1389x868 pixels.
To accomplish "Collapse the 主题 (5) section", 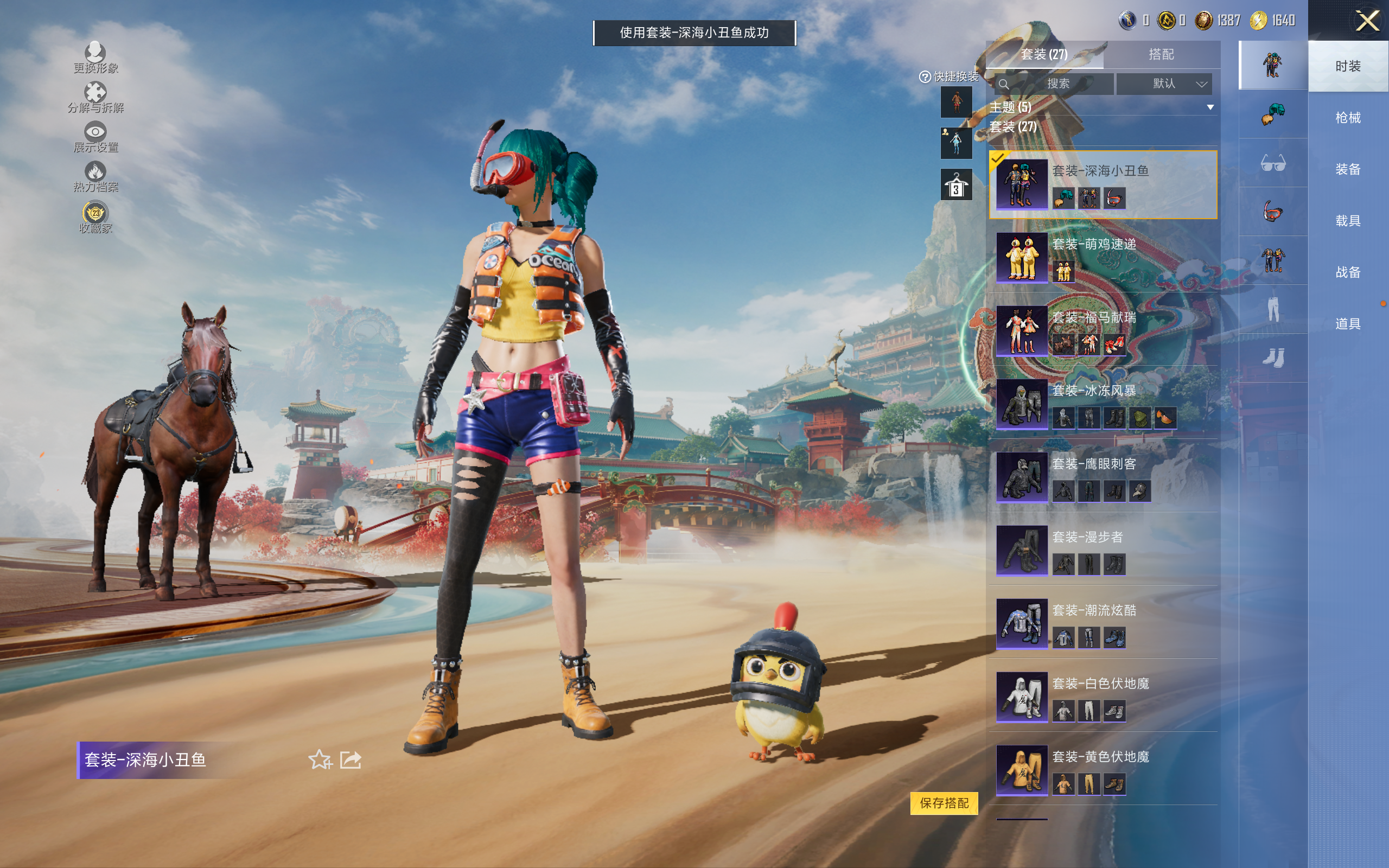I will pos(1210,107).
